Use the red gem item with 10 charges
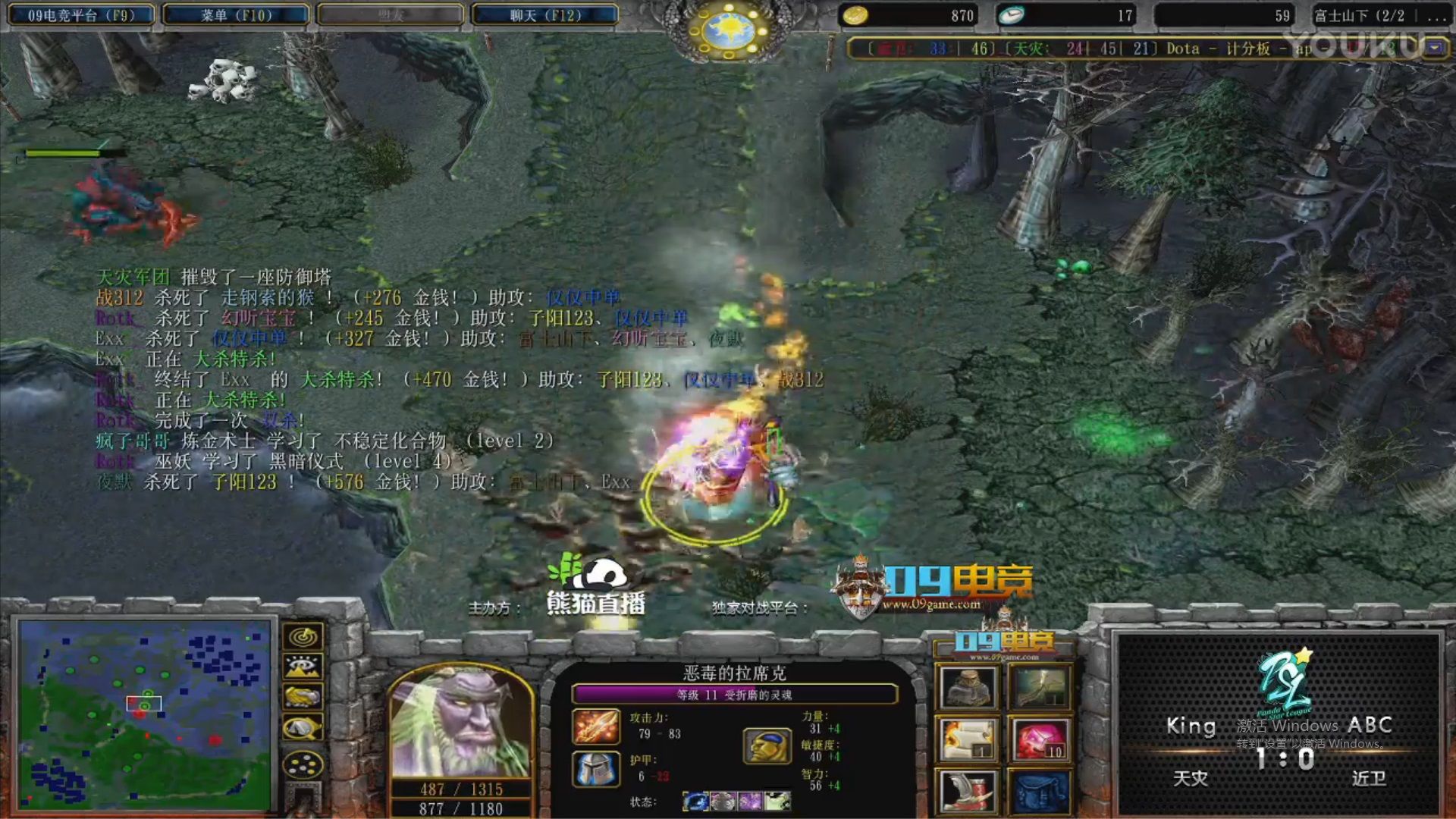 coord(1040,739)
